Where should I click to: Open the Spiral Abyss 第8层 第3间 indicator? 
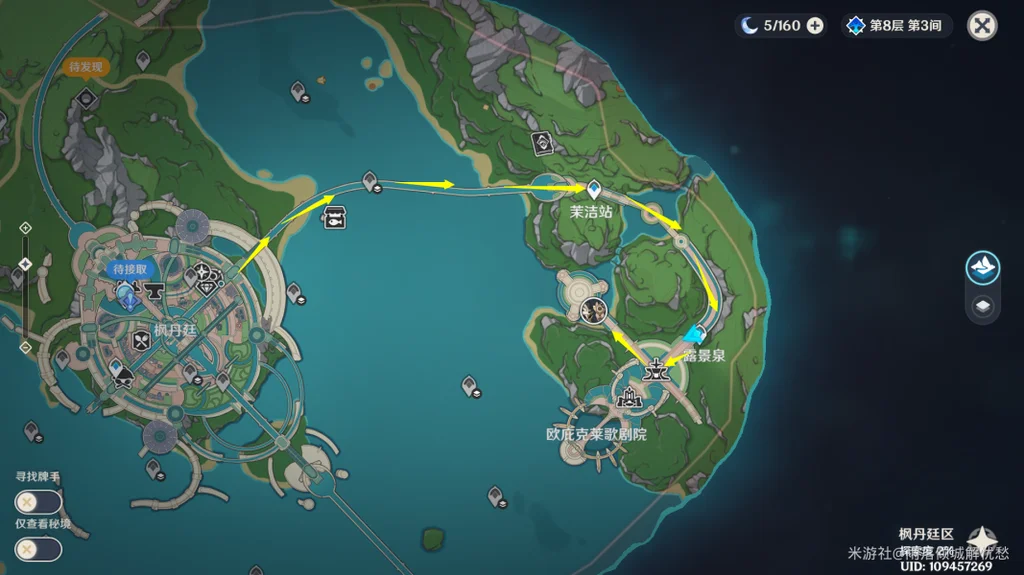pyautogui.click(x=896, y=26)
